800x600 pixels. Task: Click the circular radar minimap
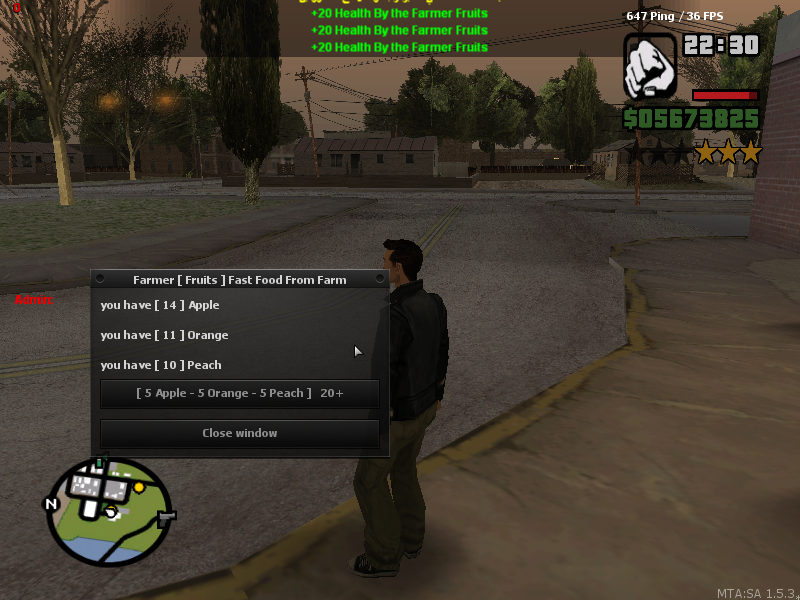tap(108, 511)
